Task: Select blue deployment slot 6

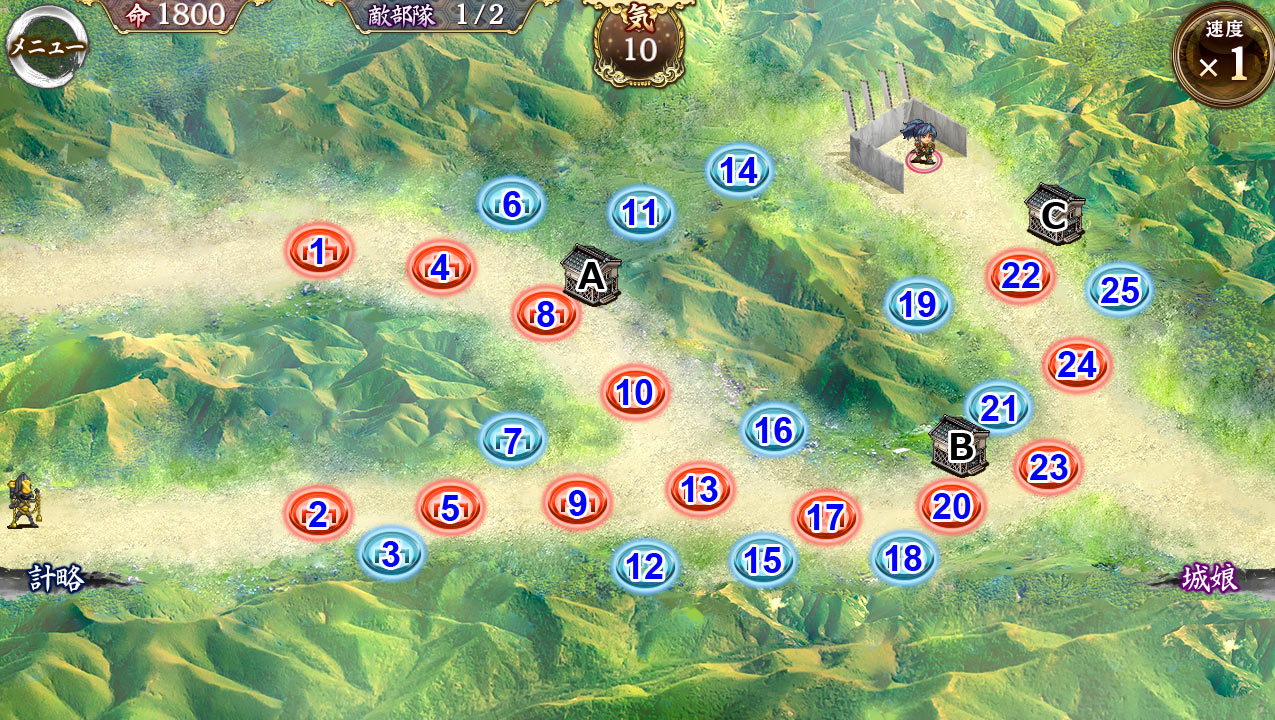Action: tap(511, 205)
